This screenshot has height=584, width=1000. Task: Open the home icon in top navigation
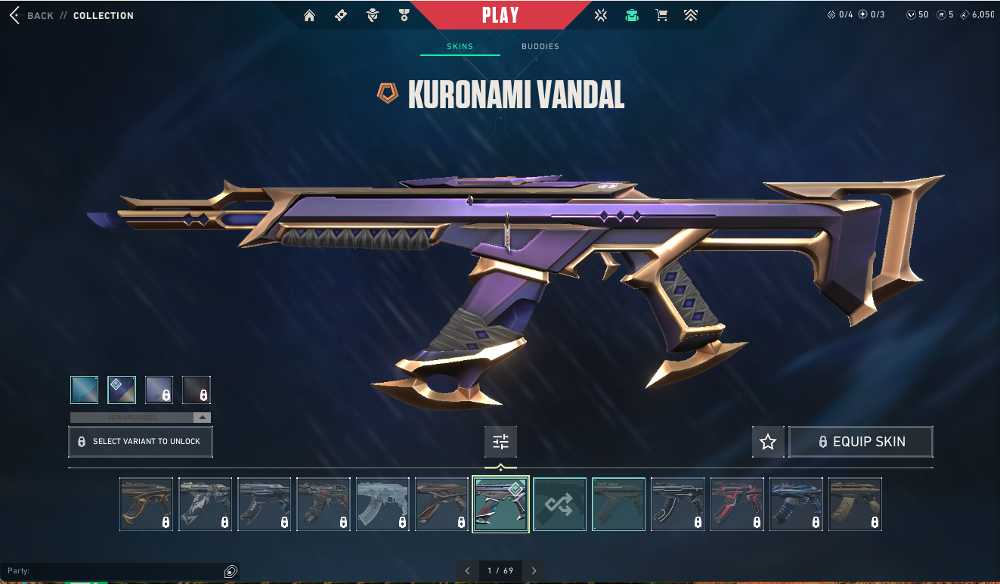pyautogui.click(x=309, y=16)
